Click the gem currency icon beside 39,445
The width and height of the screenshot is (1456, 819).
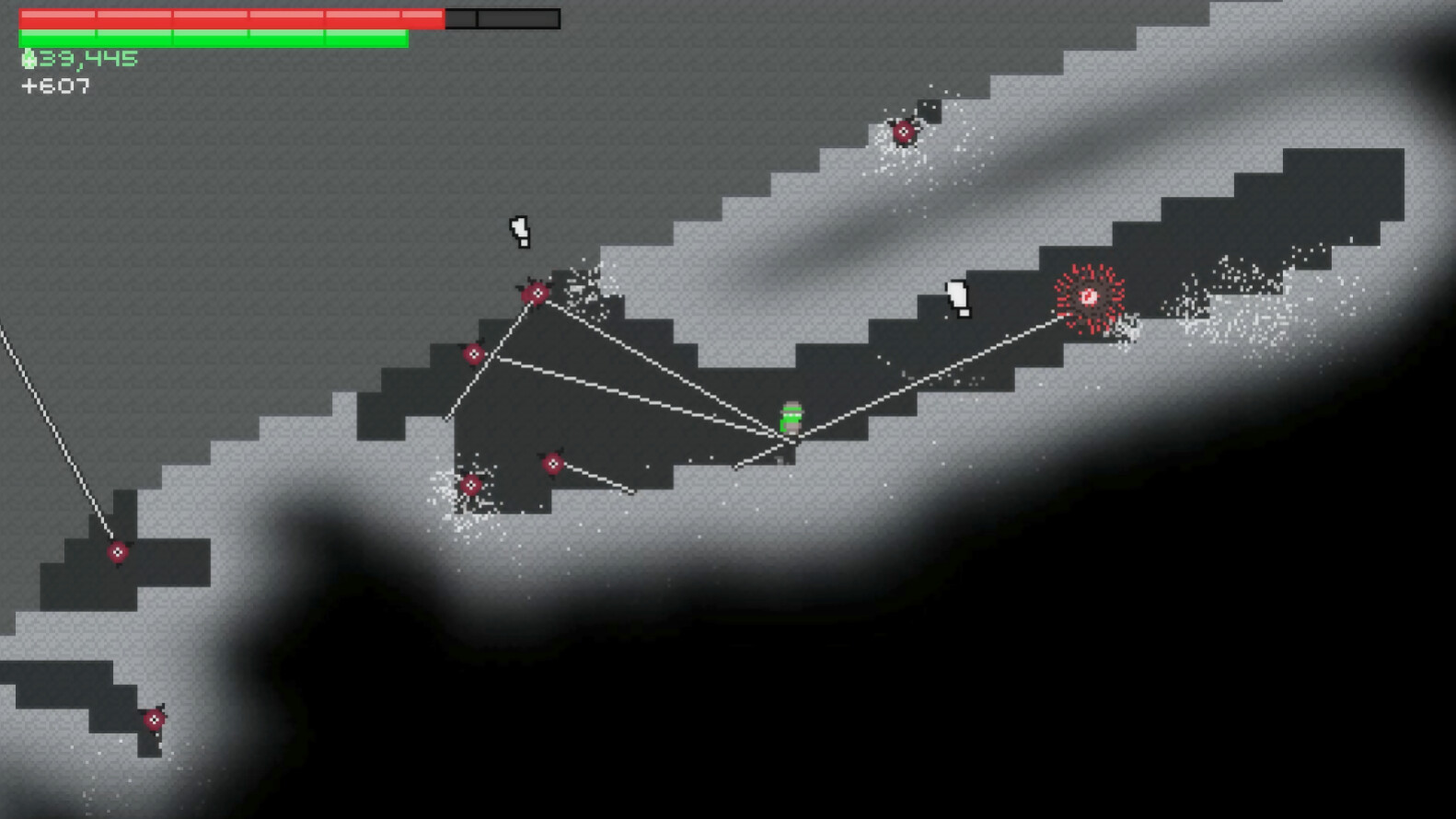28,57
